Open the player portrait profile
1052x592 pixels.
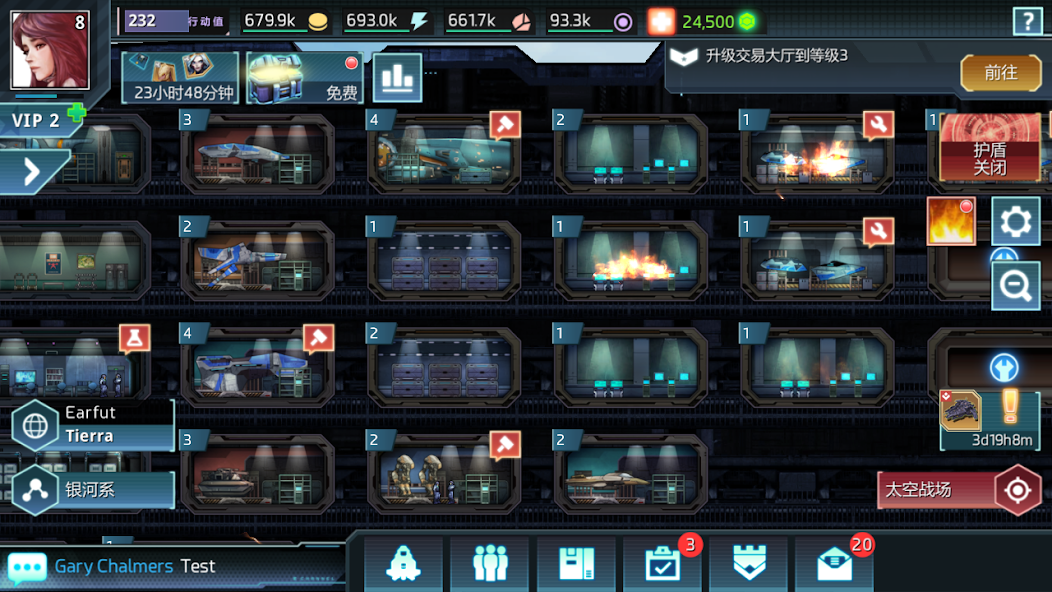(50, 50)
